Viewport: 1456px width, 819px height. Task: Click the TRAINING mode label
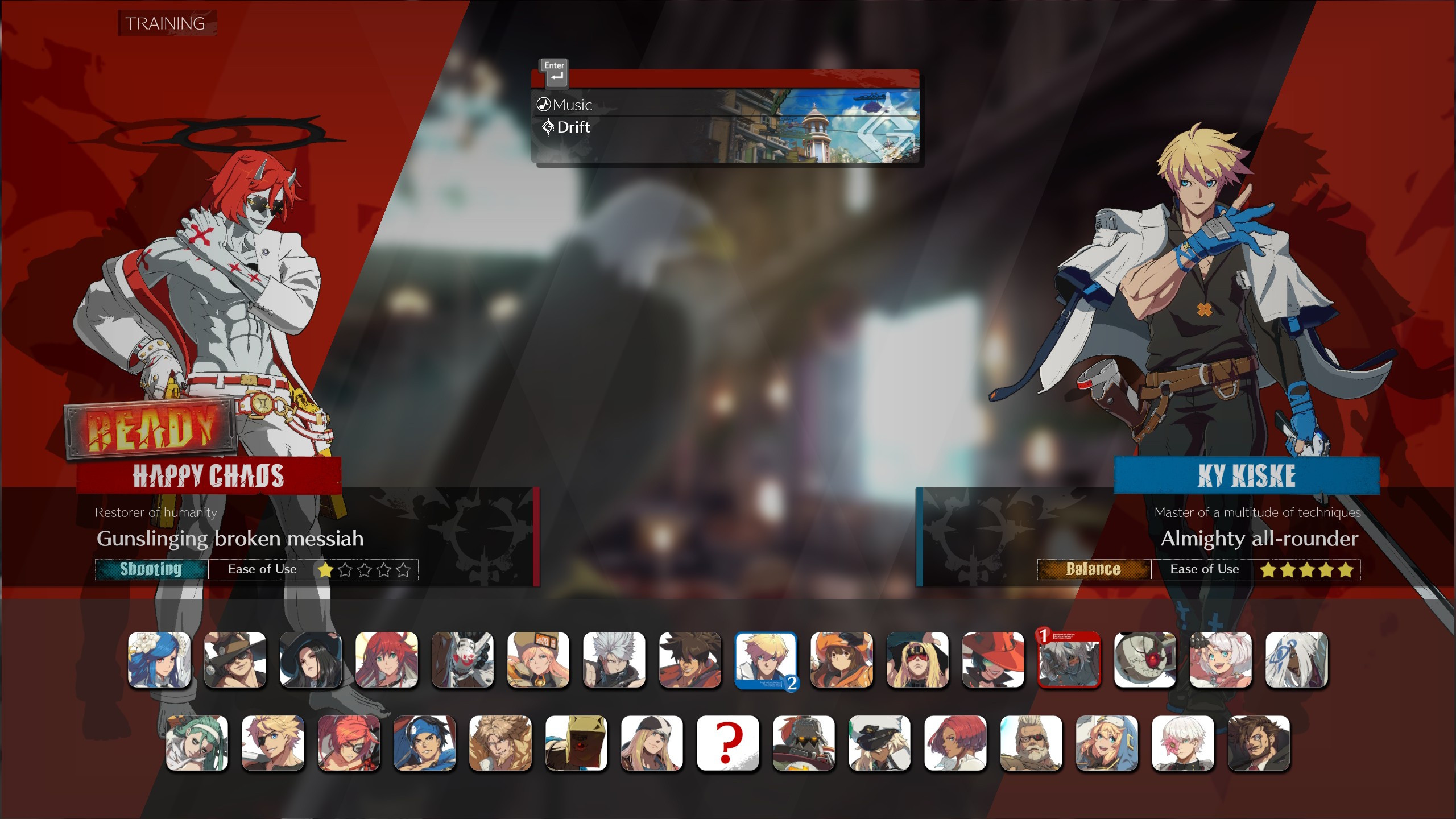[164, 24]
